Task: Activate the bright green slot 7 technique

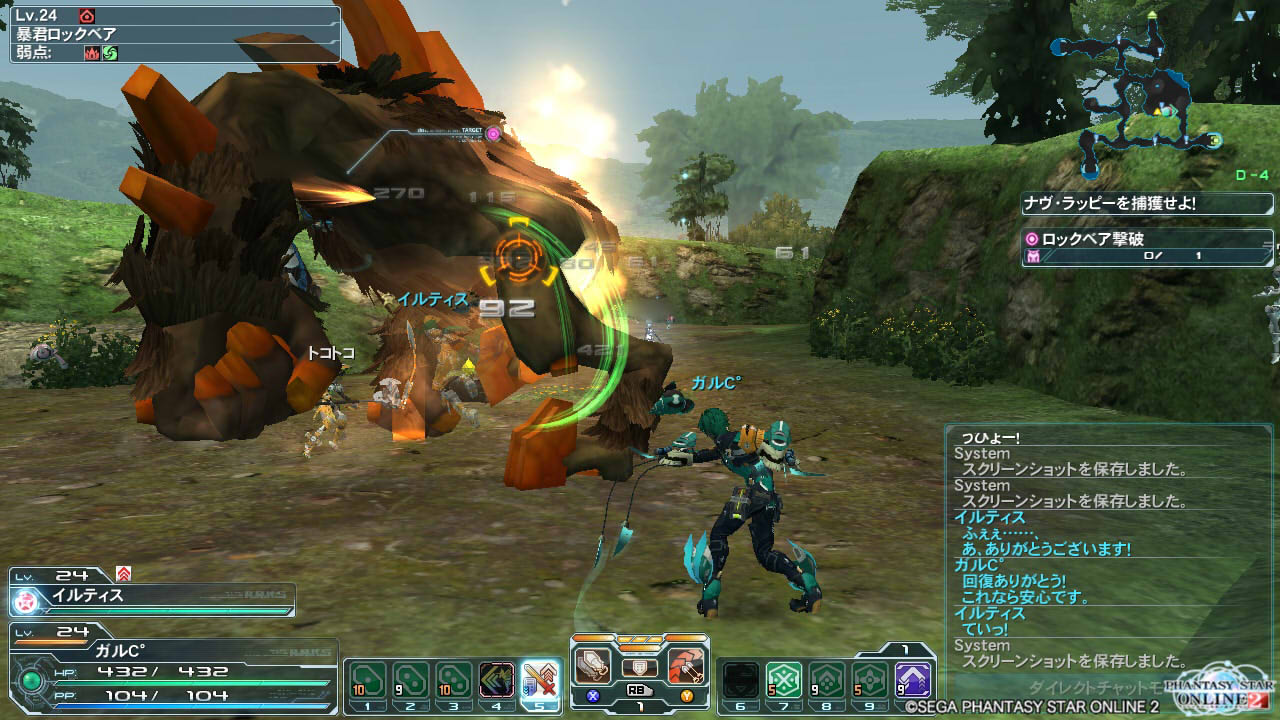Action: coord(785,681)
